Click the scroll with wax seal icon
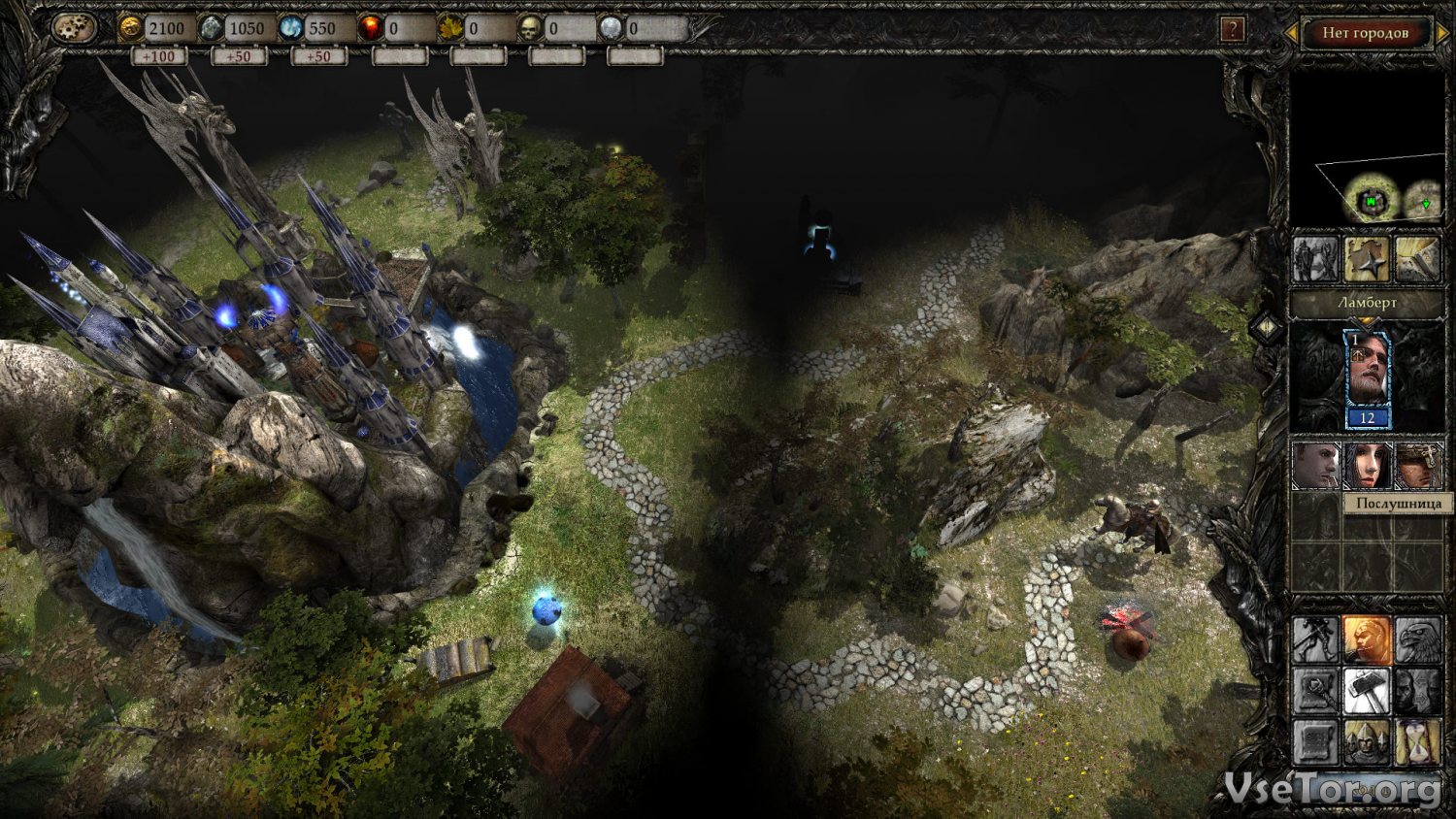Viewport: 1456px width, 819px height. tap(1315, 742)
